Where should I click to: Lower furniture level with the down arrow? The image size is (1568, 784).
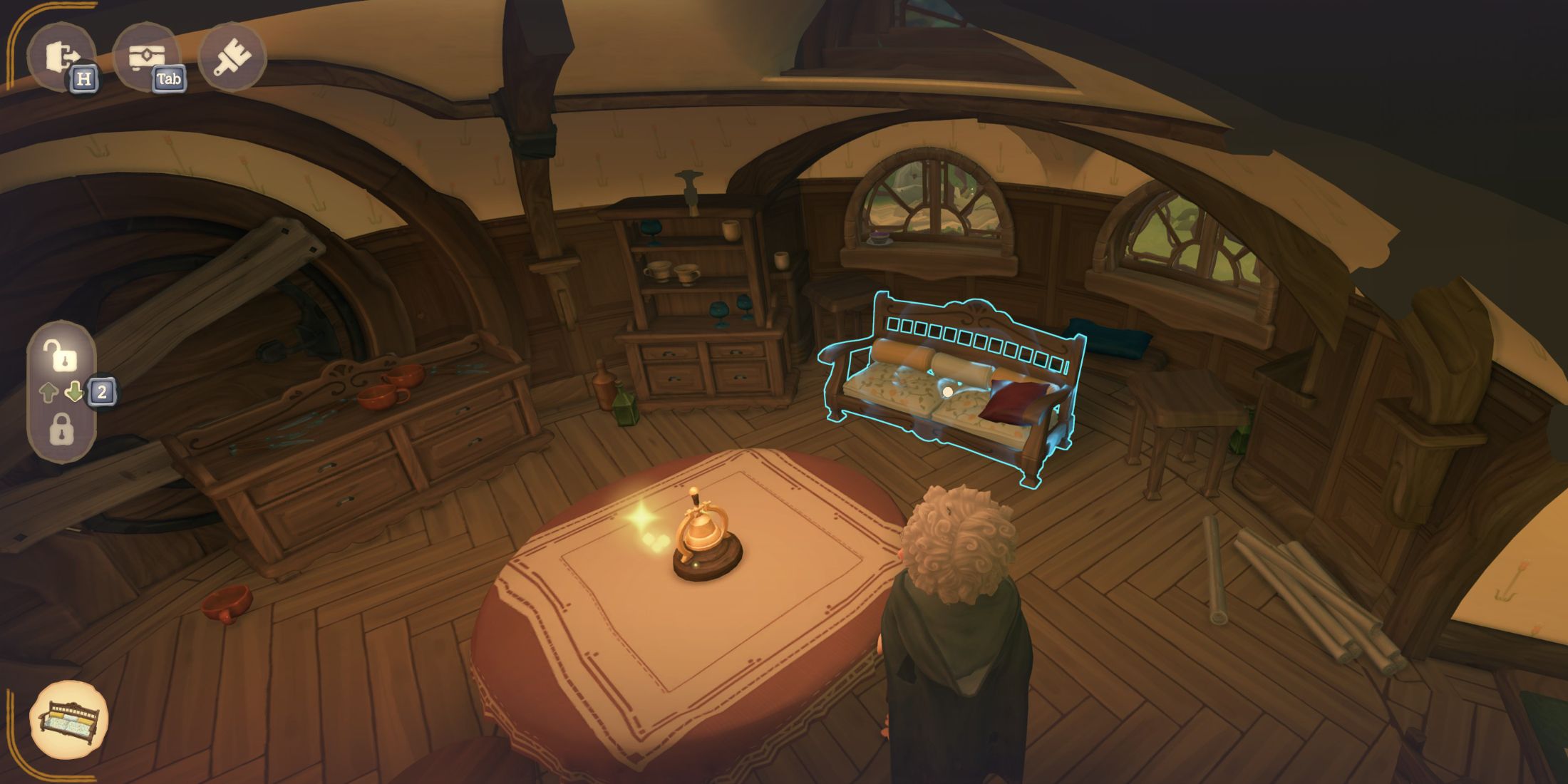(x=74, y=390)
